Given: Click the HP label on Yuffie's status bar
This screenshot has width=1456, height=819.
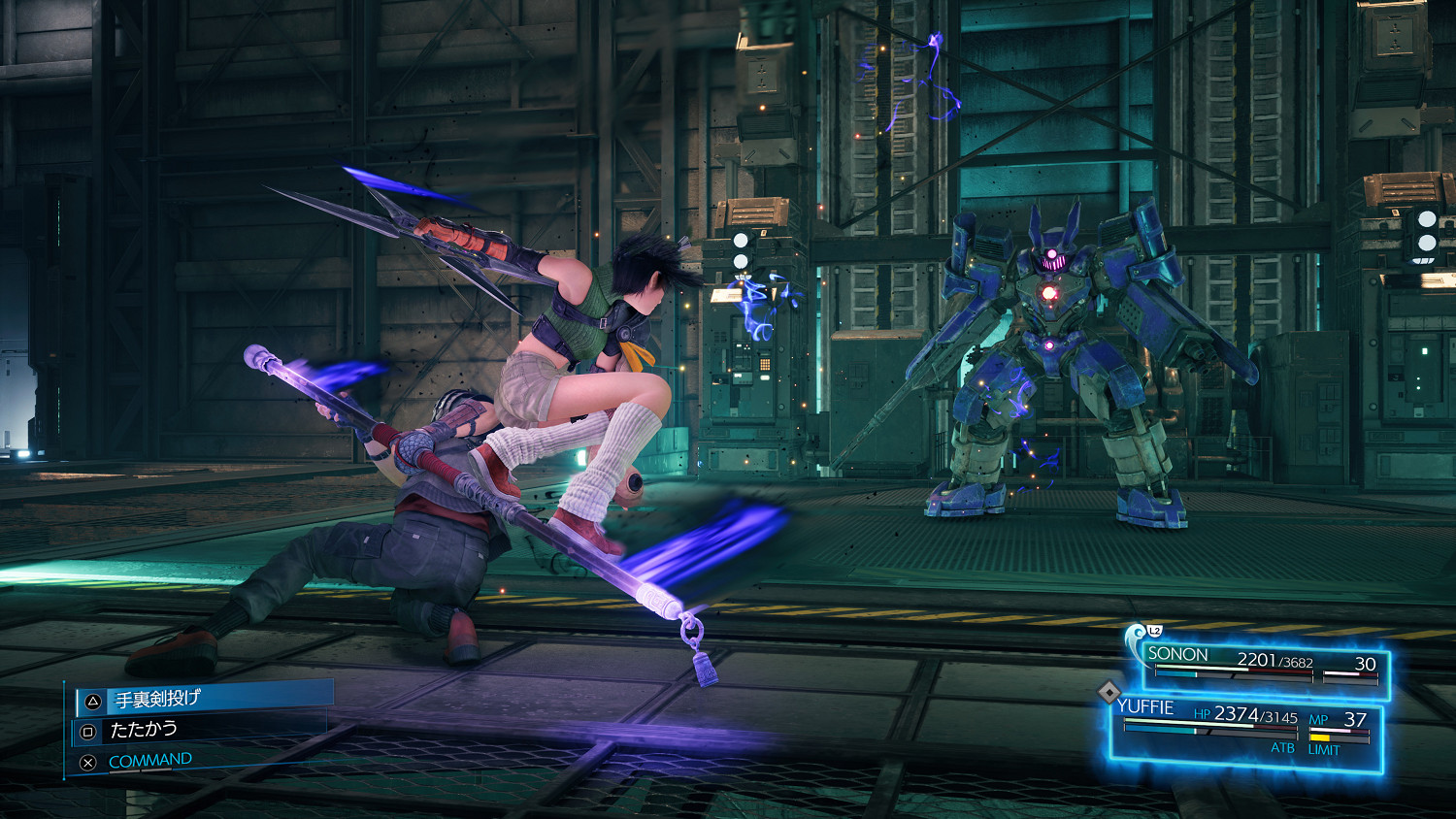Looking at the screenshot, I should coord(1203,715).
